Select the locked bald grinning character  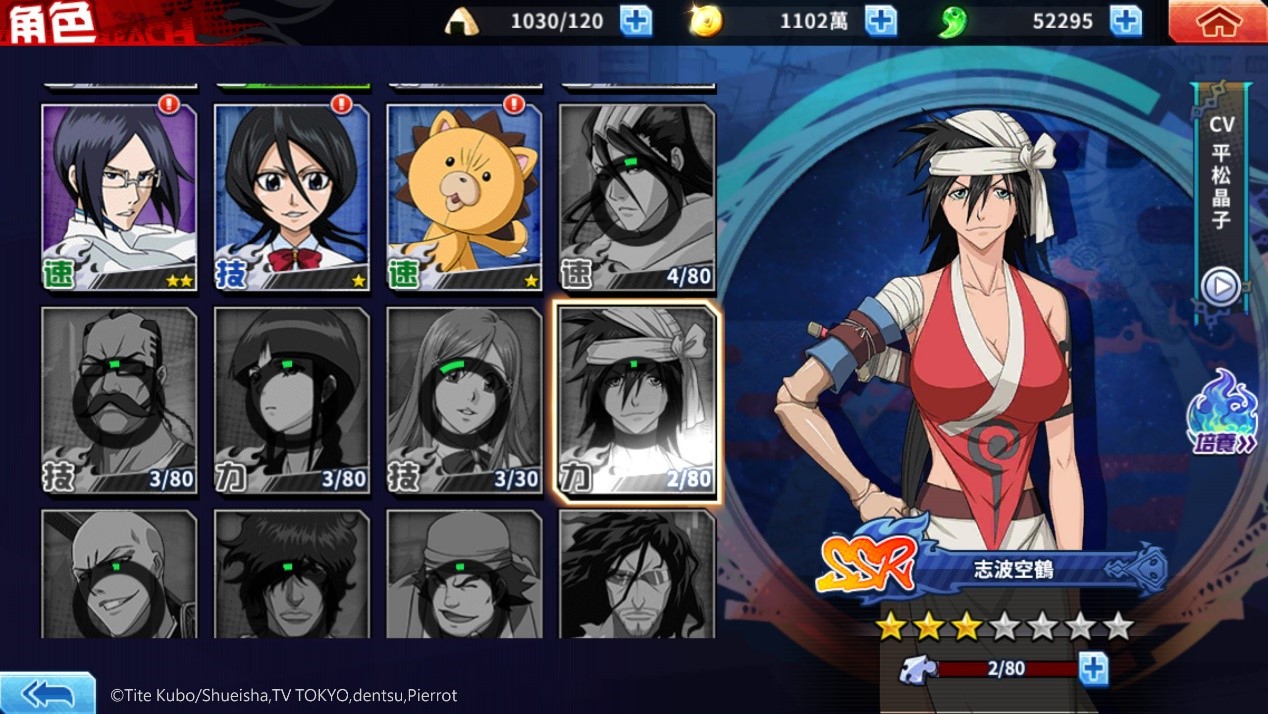point(119,574)
